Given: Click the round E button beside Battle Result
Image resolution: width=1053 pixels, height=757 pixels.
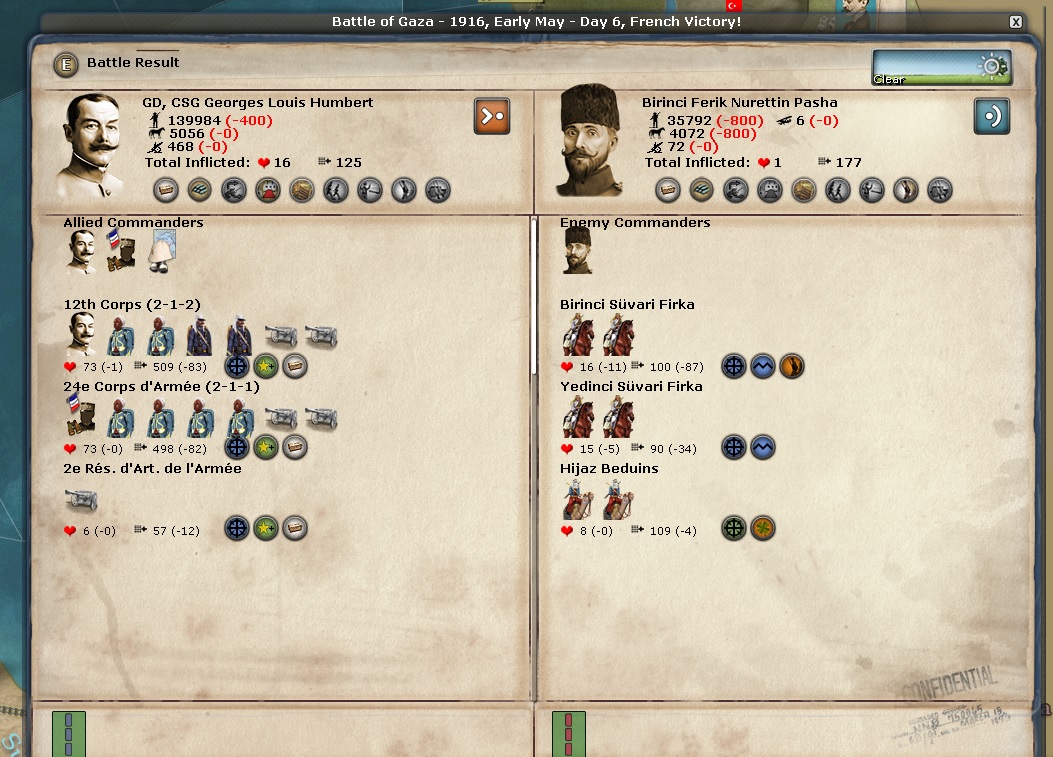Looking at the screenshot, I should (66, 64).
